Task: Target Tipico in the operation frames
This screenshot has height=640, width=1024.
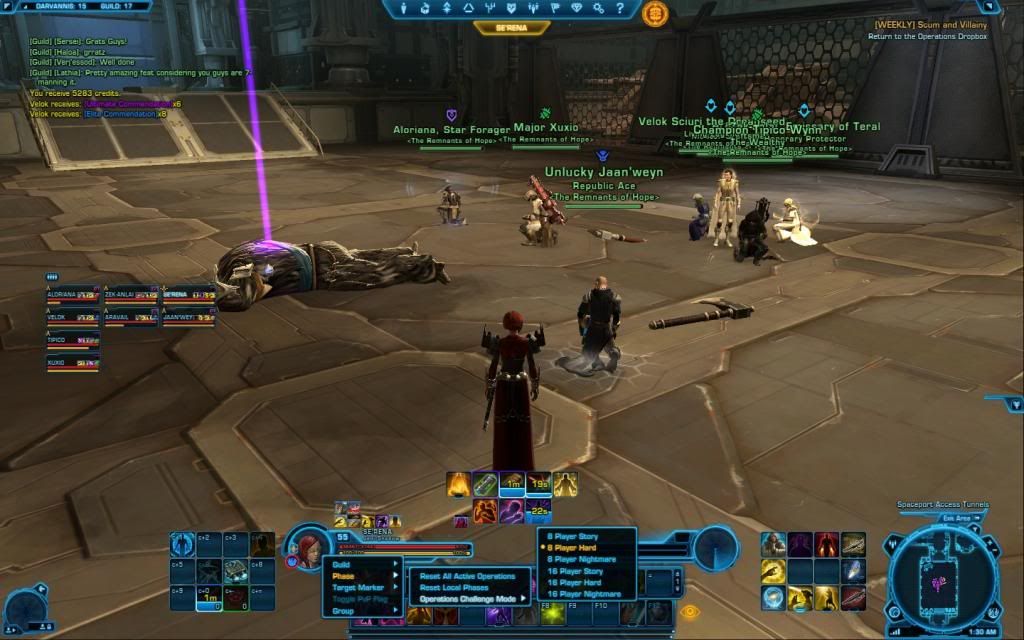Action: 72,341
